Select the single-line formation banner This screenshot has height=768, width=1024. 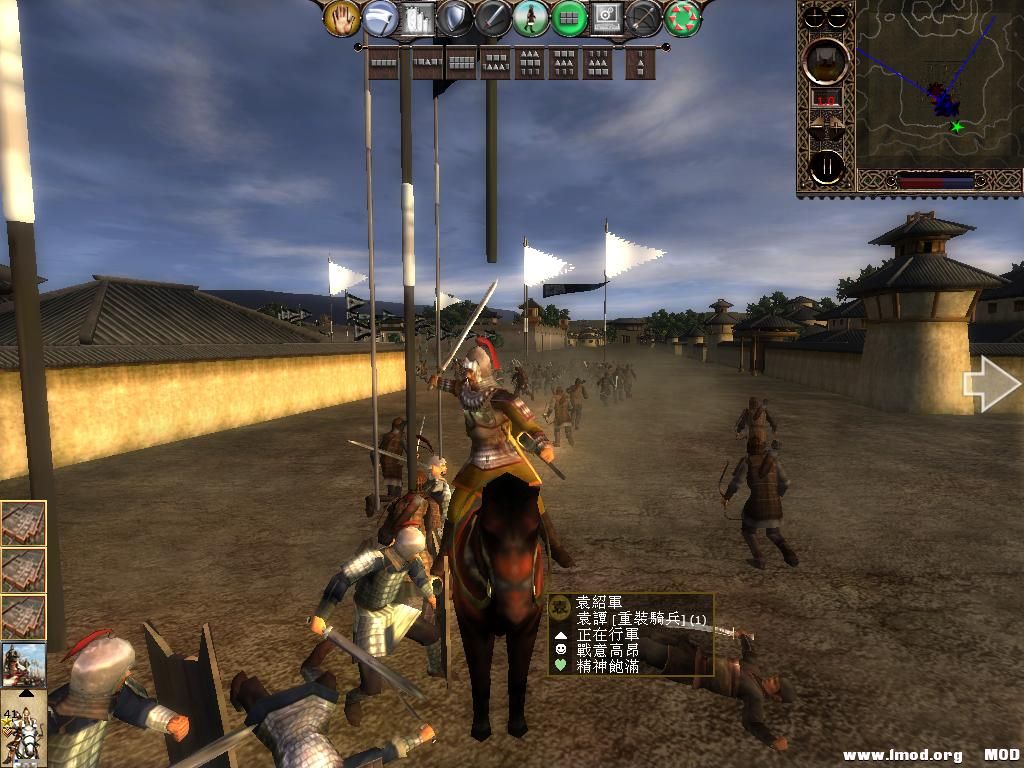click(384, 63)
